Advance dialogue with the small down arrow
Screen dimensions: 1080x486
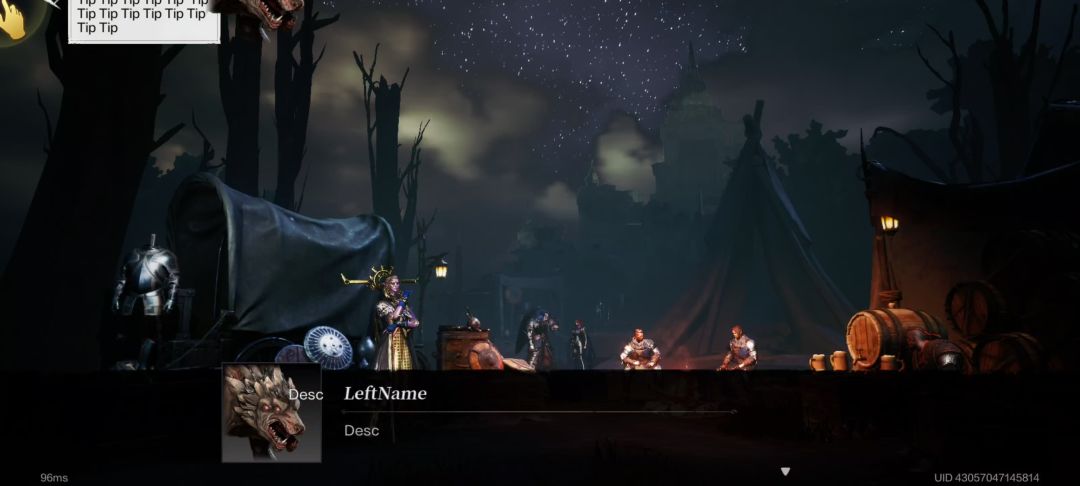coord(785,471)
